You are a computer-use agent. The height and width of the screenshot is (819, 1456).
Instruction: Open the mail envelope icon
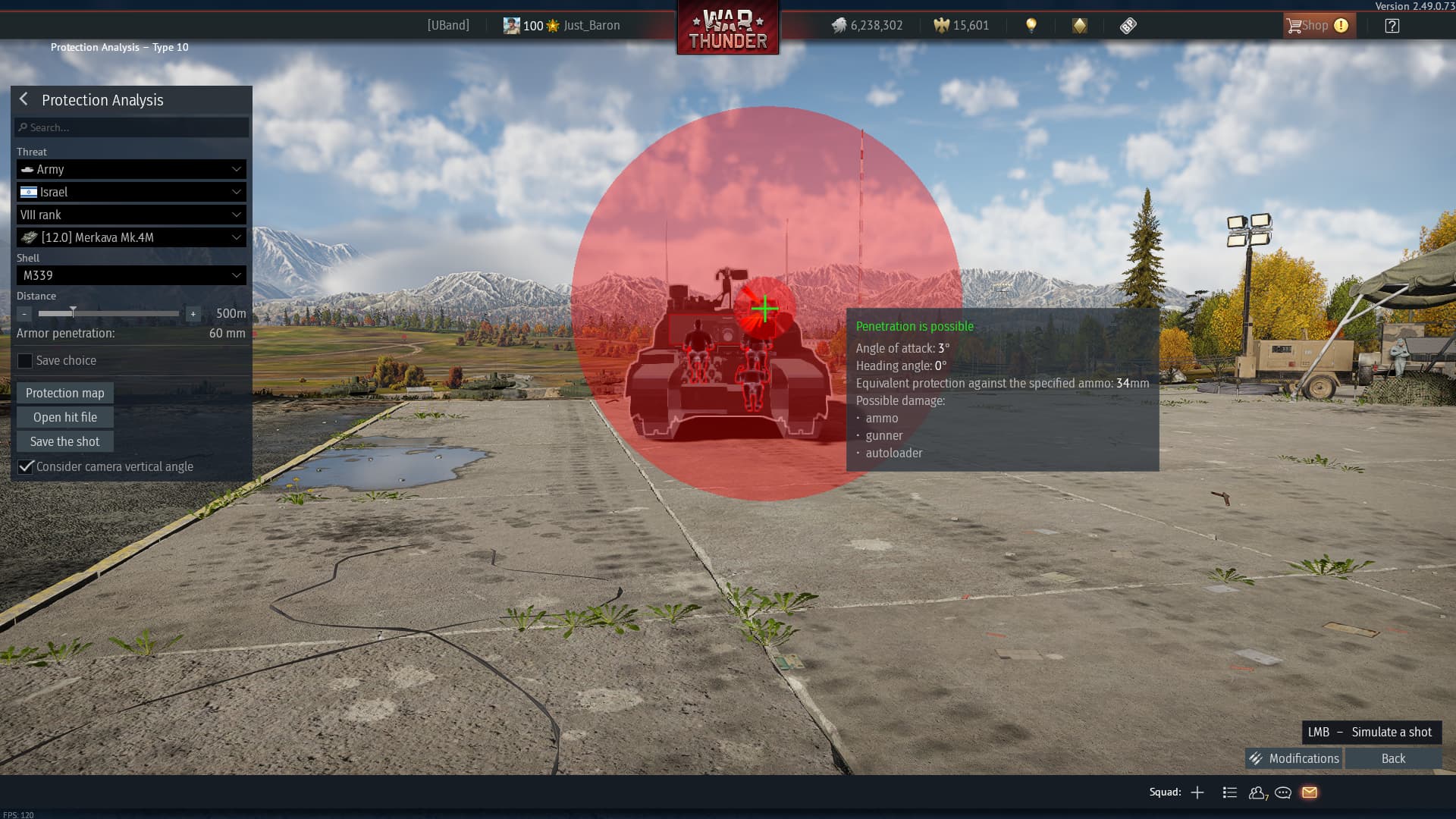1310,792
